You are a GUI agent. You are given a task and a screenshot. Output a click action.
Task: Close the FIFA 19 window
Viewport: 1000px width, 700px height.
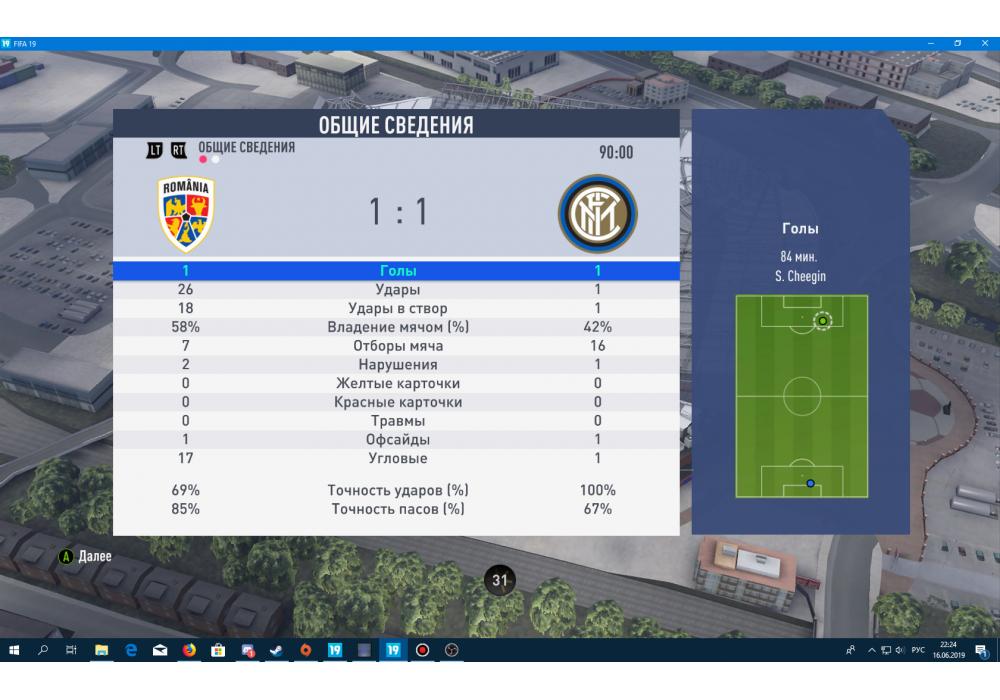click(x=983, y=44)
